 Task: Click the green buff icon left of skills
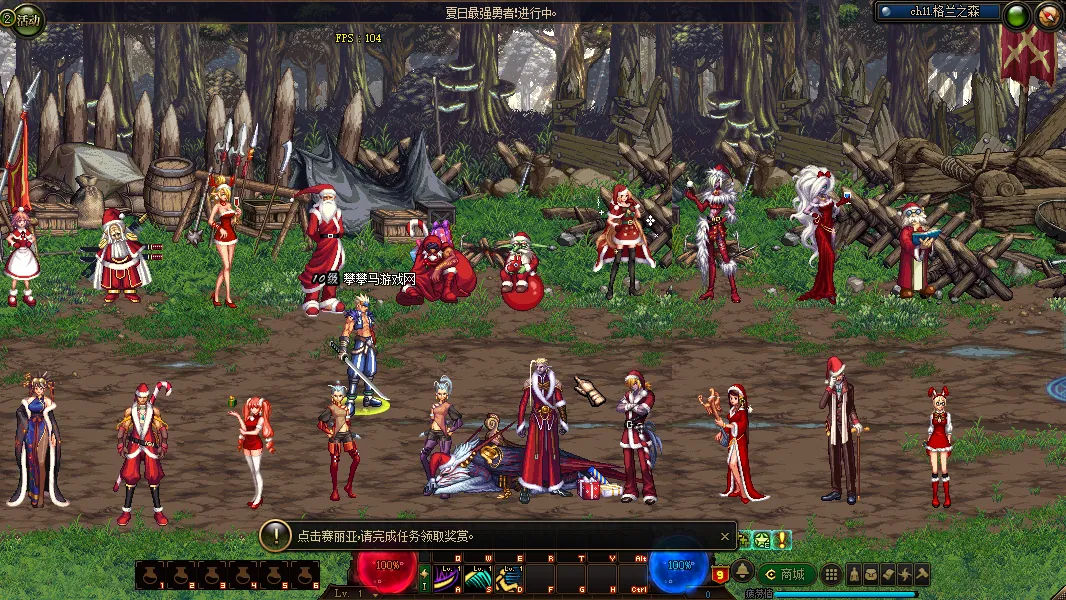coord(424,577)
